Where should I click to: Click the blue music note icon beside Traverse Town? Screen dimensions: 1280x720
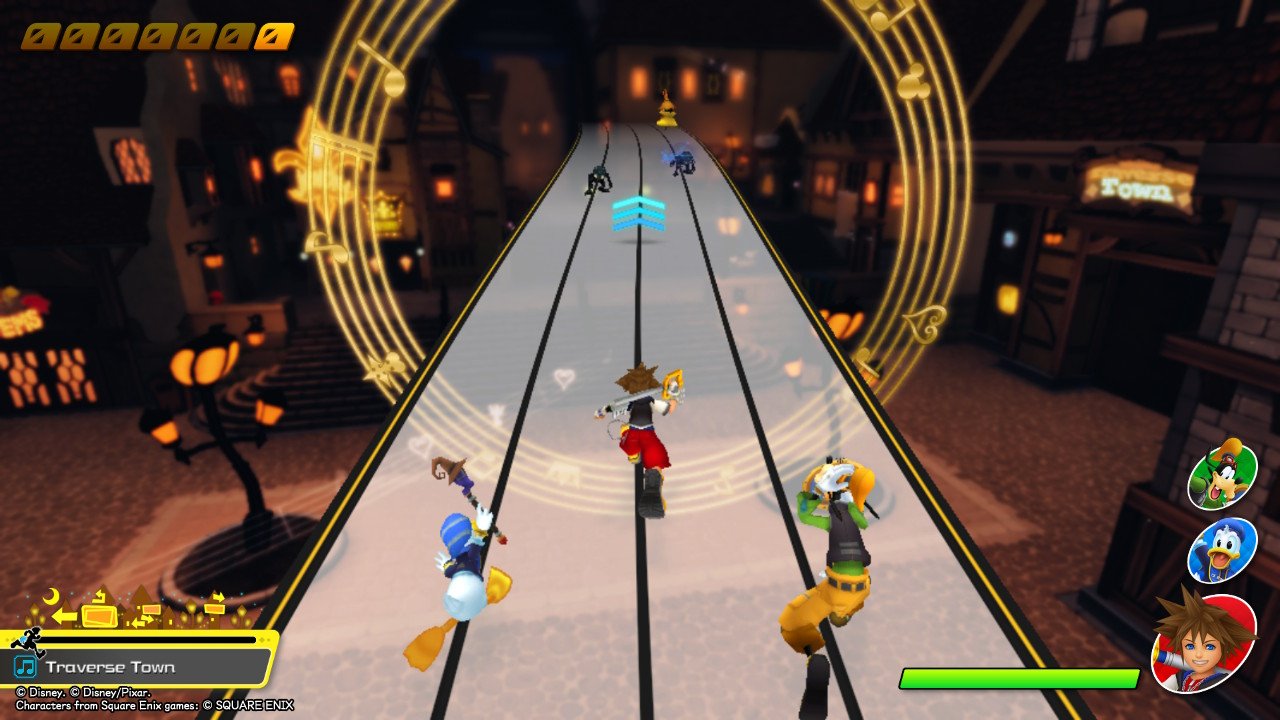click(26, 665)
